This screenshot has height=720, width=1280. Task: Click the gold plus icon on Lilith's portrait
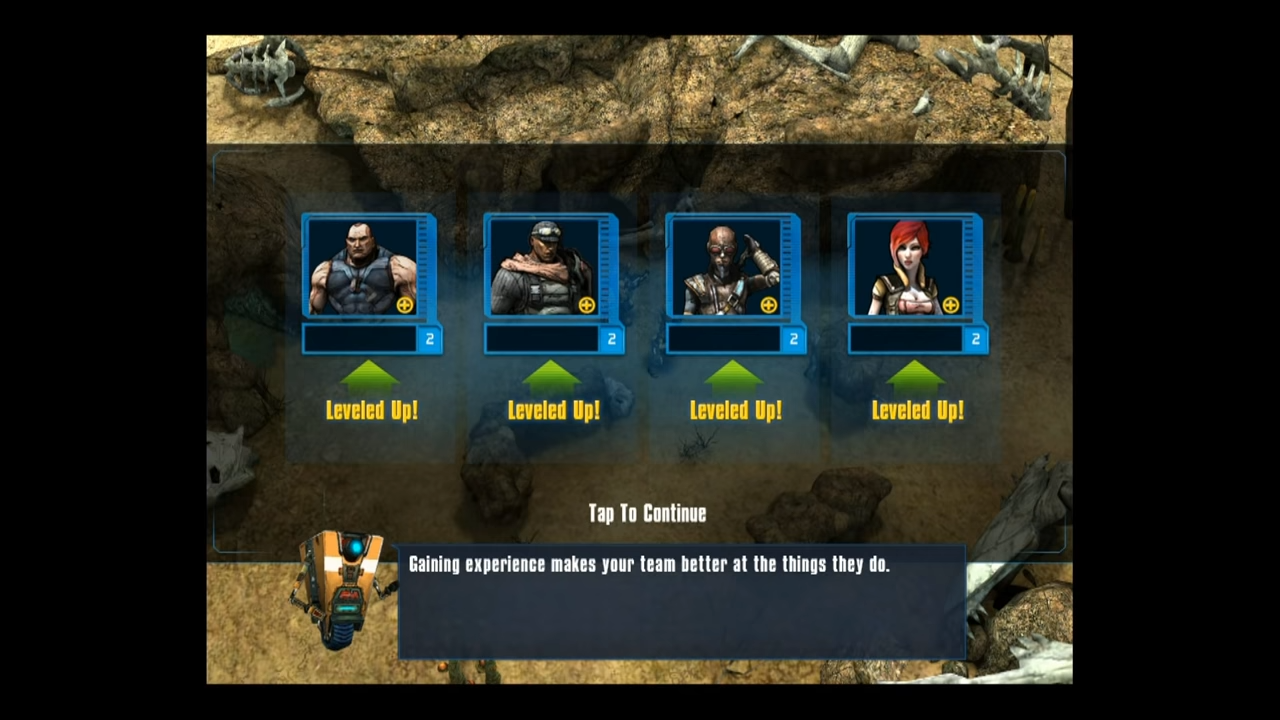pyautogui.click(x=951, y=305)
